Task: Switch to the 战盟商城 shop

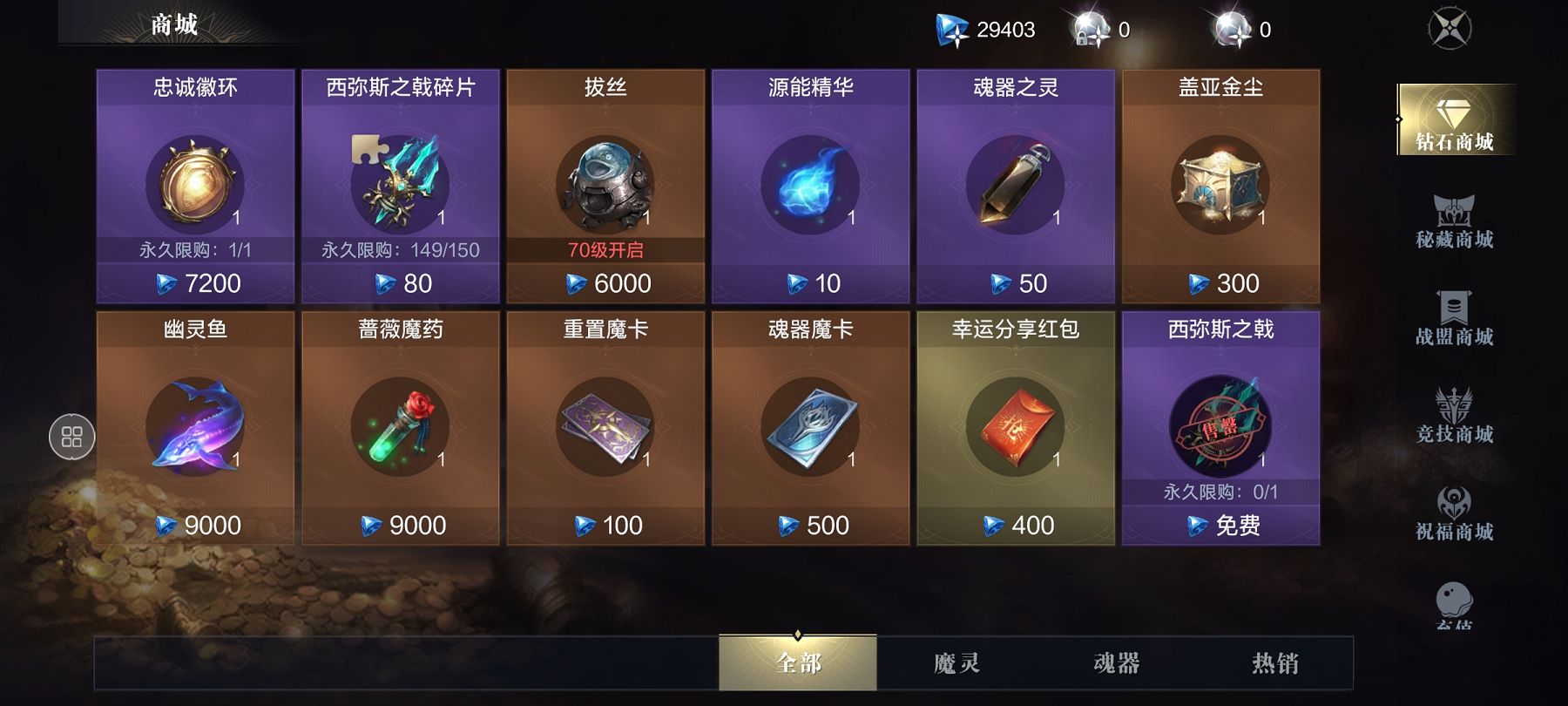Action: point(1454,320)
